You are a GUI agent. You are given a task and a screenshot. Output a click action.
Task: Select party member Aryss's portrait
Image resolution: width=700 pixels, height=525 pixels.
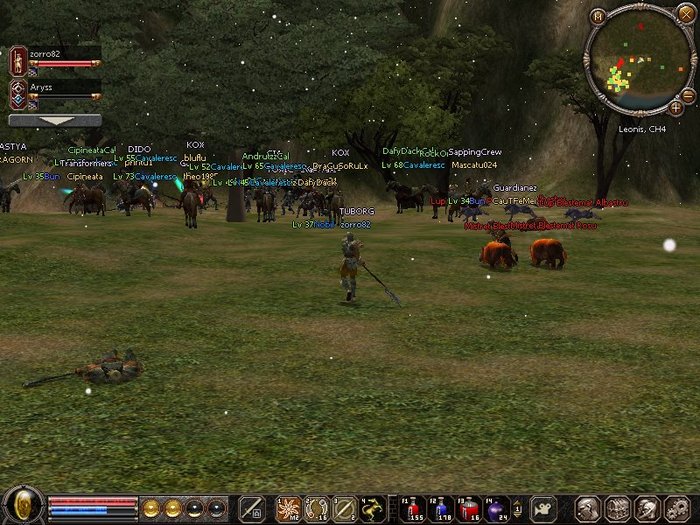[18, 94]
